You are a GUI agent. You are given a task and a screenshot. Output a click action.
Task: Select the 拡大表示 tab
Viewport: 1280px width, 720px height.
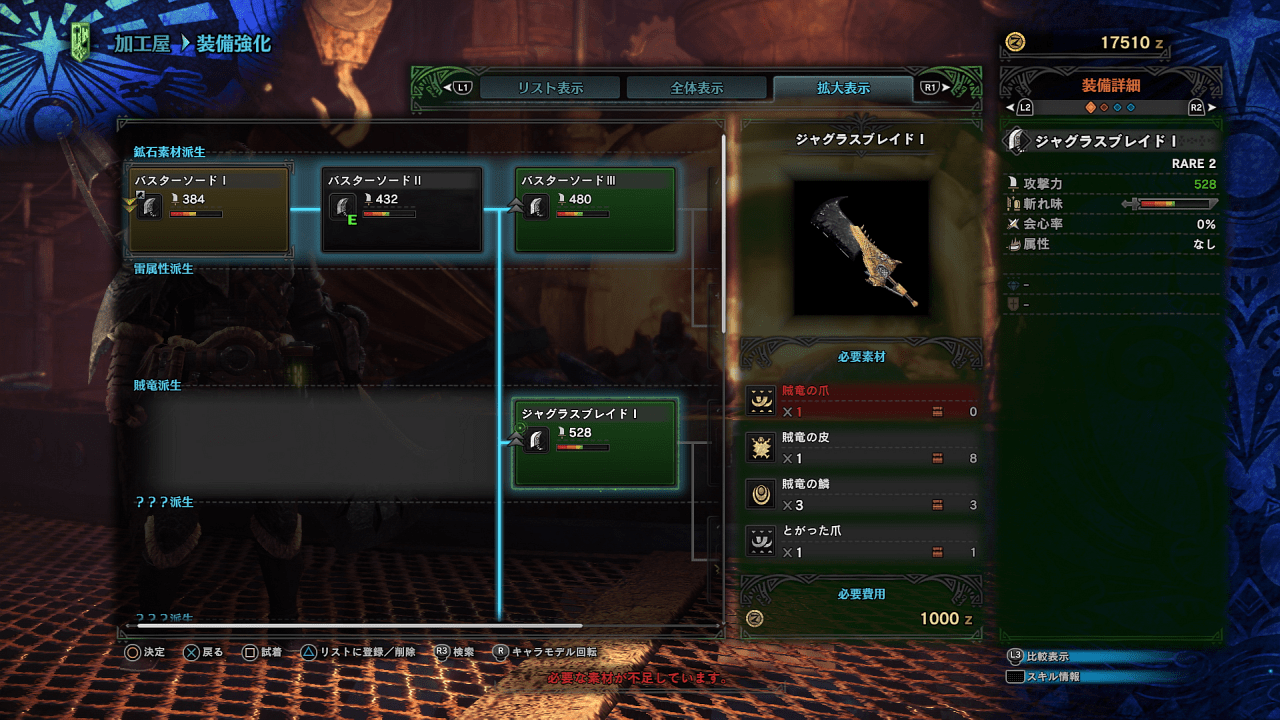tap(843, 88)
